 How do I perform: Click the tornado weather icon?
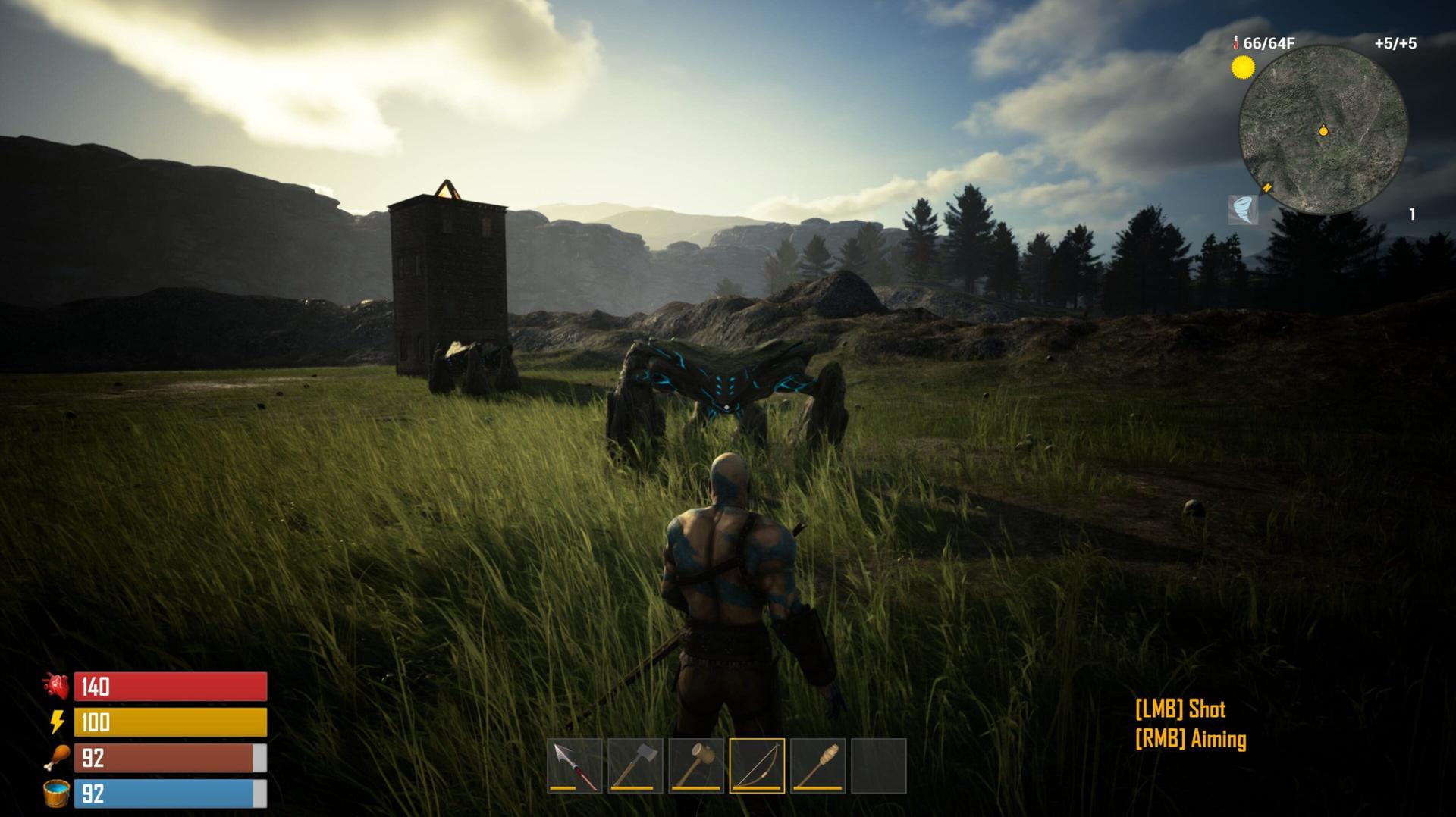point(1243,209)
